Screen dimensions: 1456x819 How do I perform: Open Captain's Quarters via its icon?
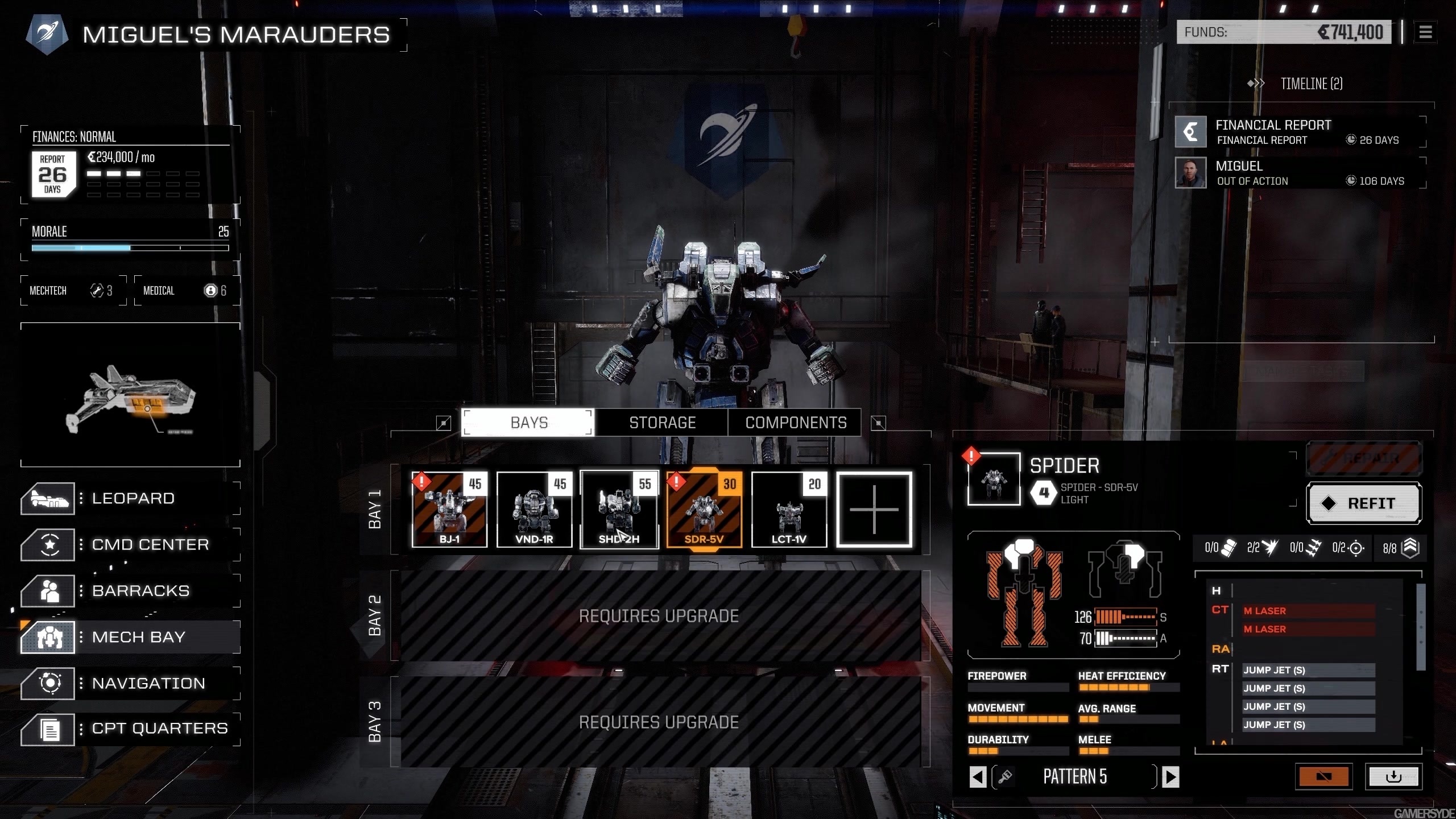[x=48, y=729]
